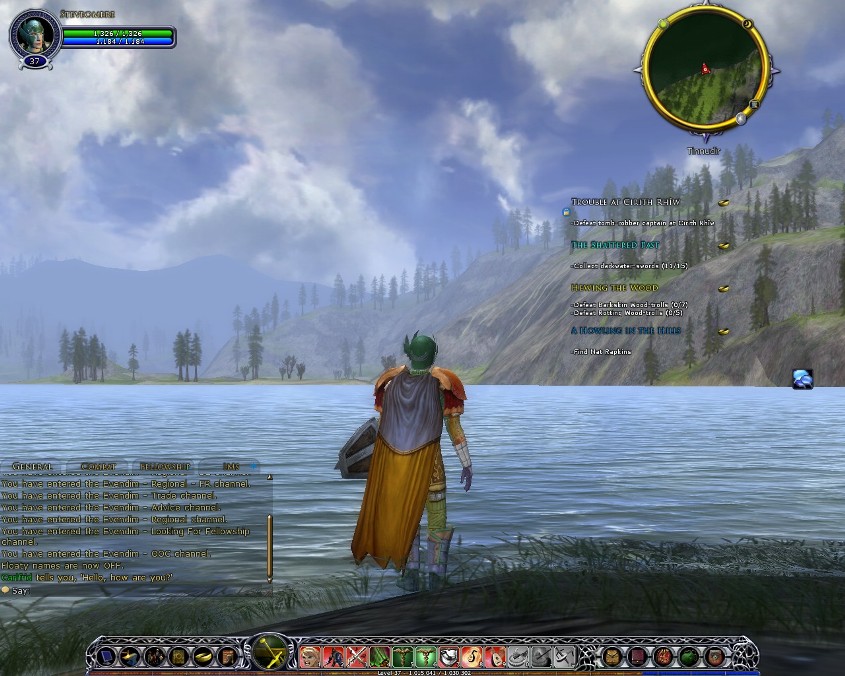Open the circular minimap
Image resolution: width=845 pixels, height=676 pixels.
tap(704, 69)
